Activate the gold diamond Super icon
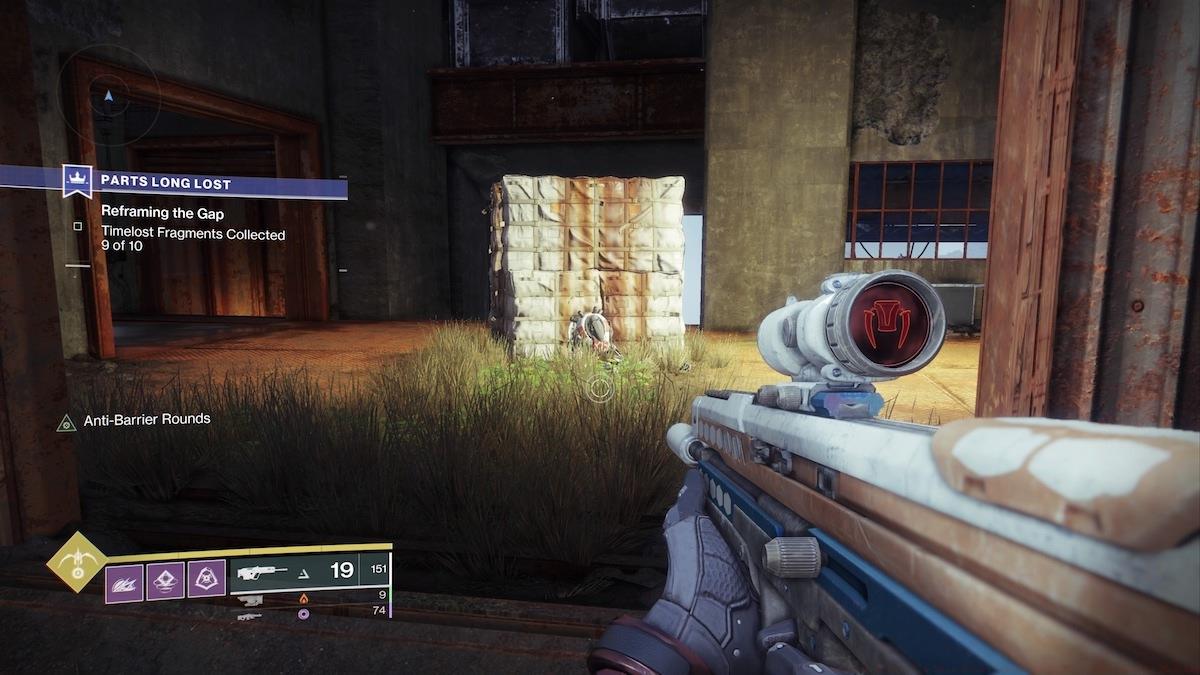 point(76,563)
